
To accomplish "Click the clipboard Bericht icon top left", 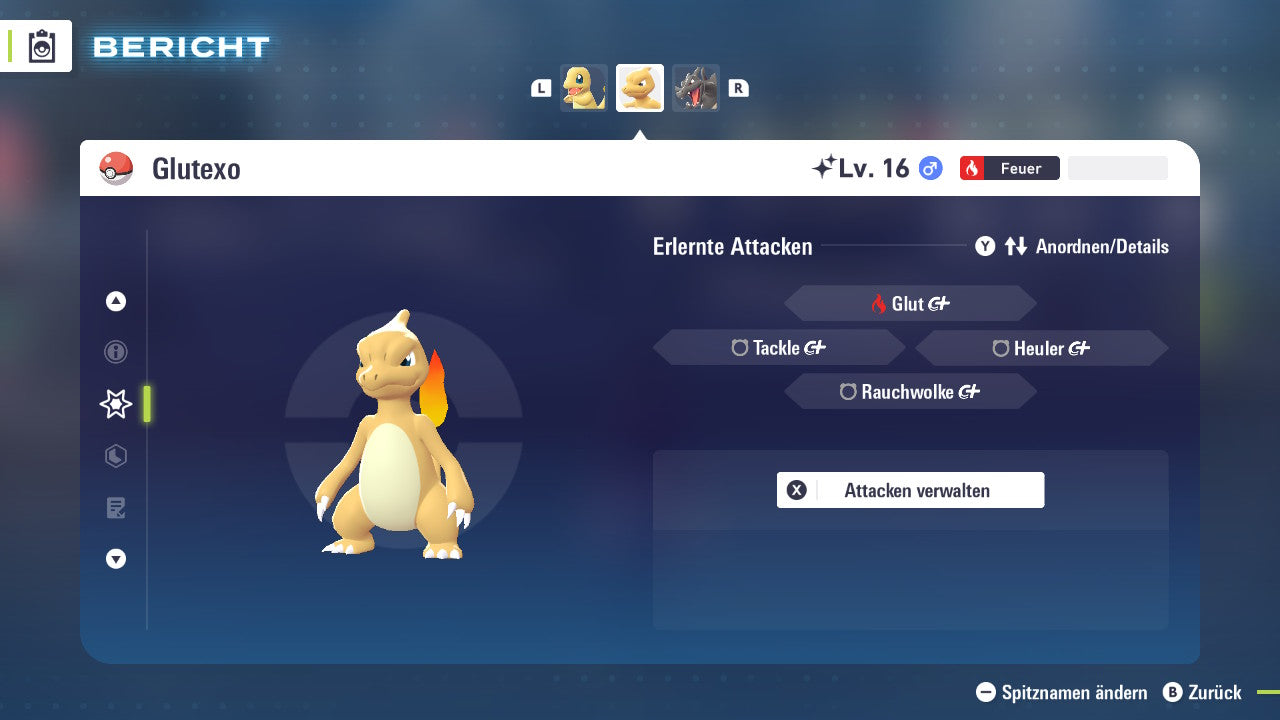I will click(40, 45).
